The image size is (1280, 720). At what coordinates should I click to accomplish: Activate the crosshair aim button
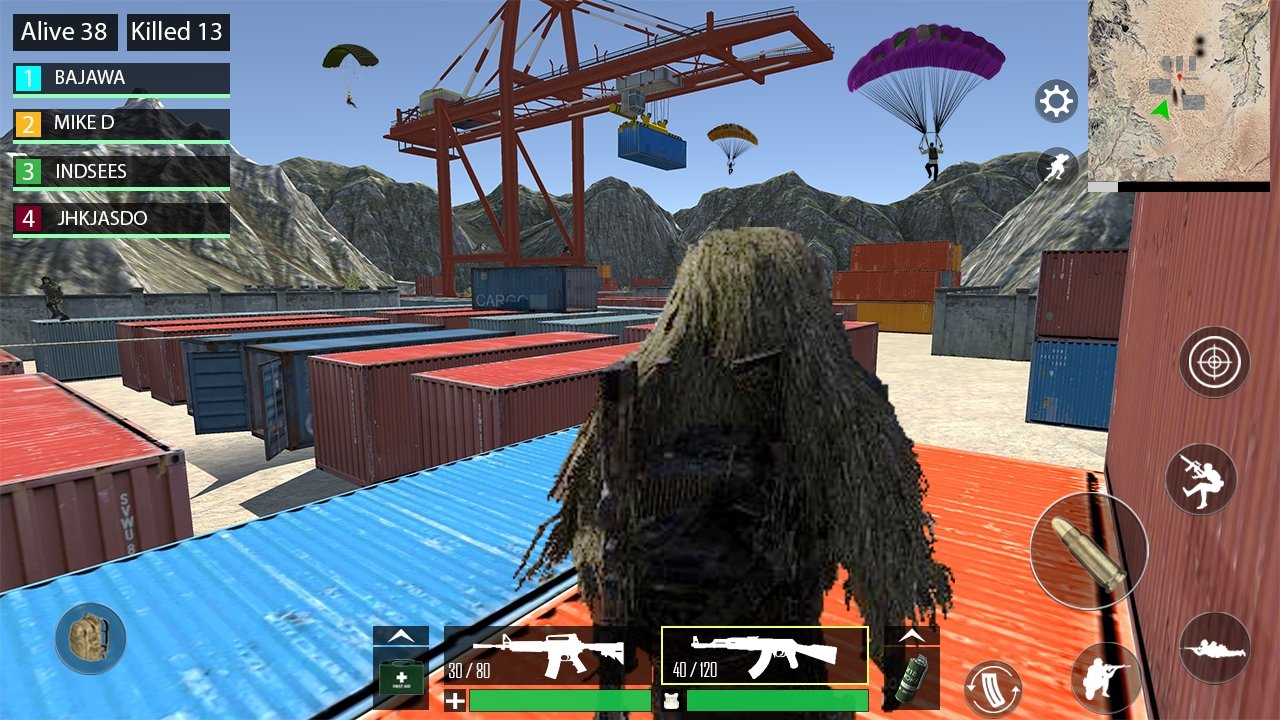(x=1214, y=362)
